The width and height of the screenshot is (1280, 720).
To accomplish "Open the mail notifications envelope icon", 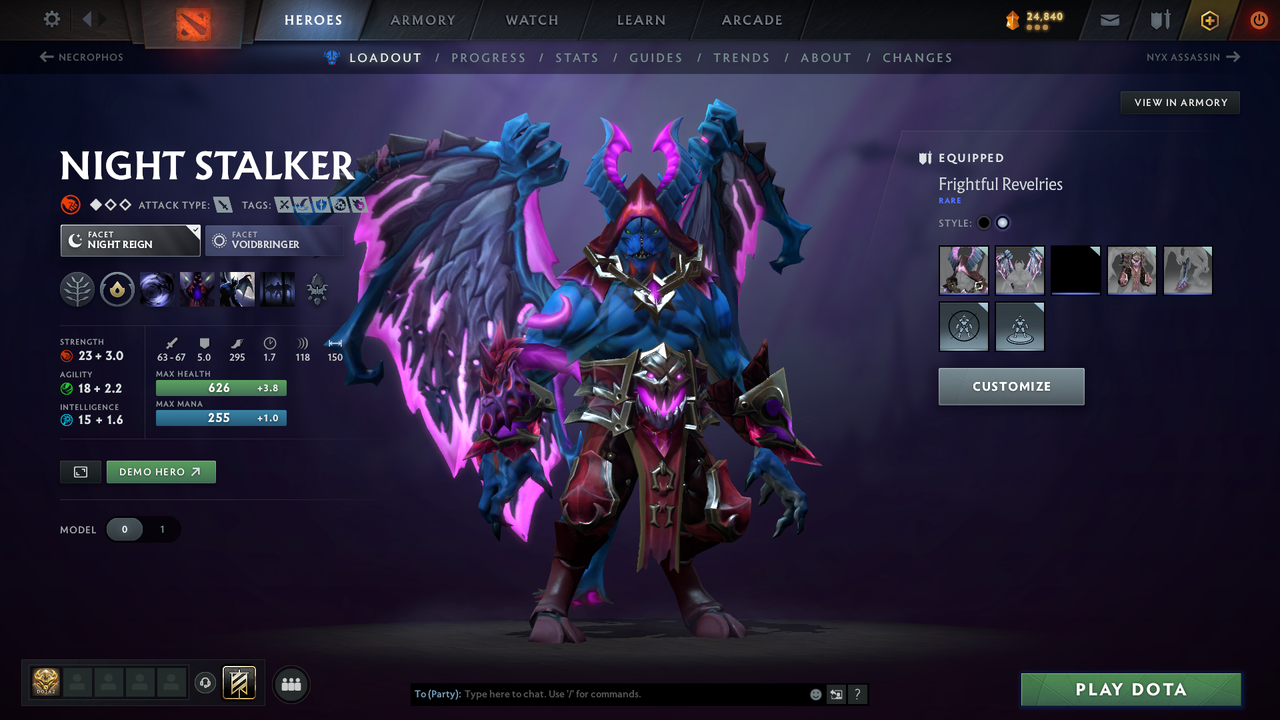I will coord(1108,20).
